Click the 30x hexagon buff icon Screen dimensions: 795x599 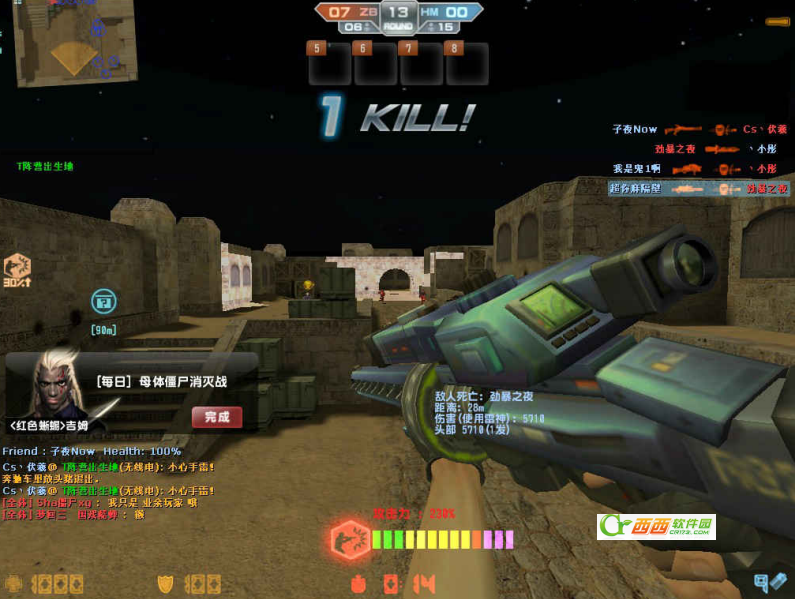[17, 268]
